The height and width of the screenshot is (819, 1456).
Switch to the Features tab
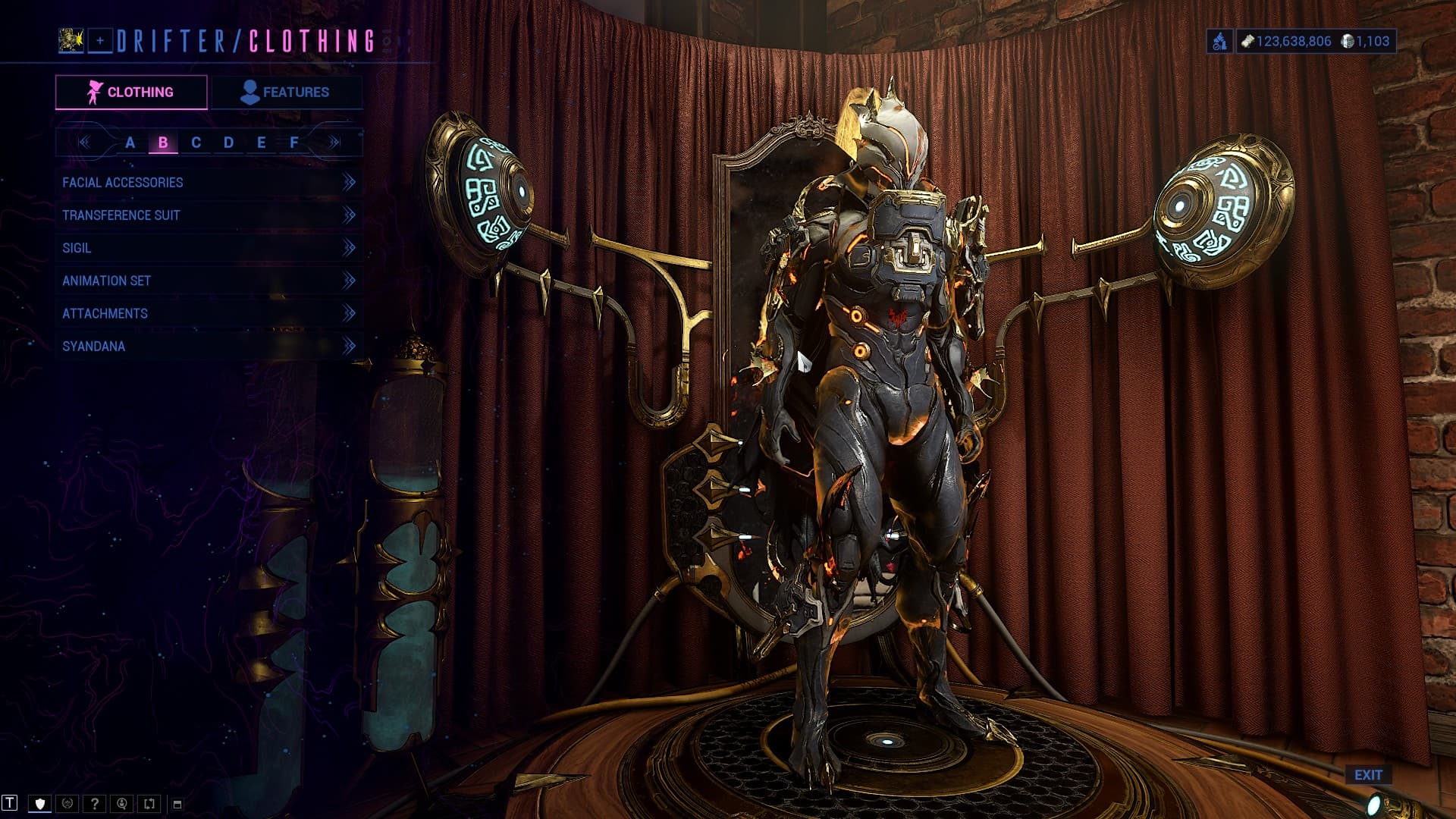pos(286,93)
